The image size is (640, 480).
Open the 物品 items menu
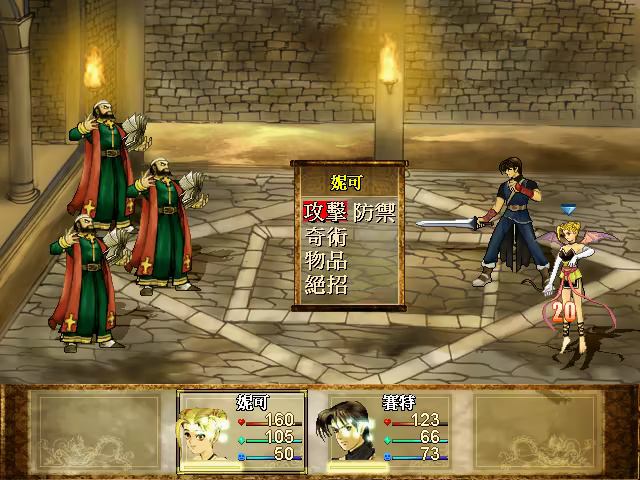tap(325, 261)
